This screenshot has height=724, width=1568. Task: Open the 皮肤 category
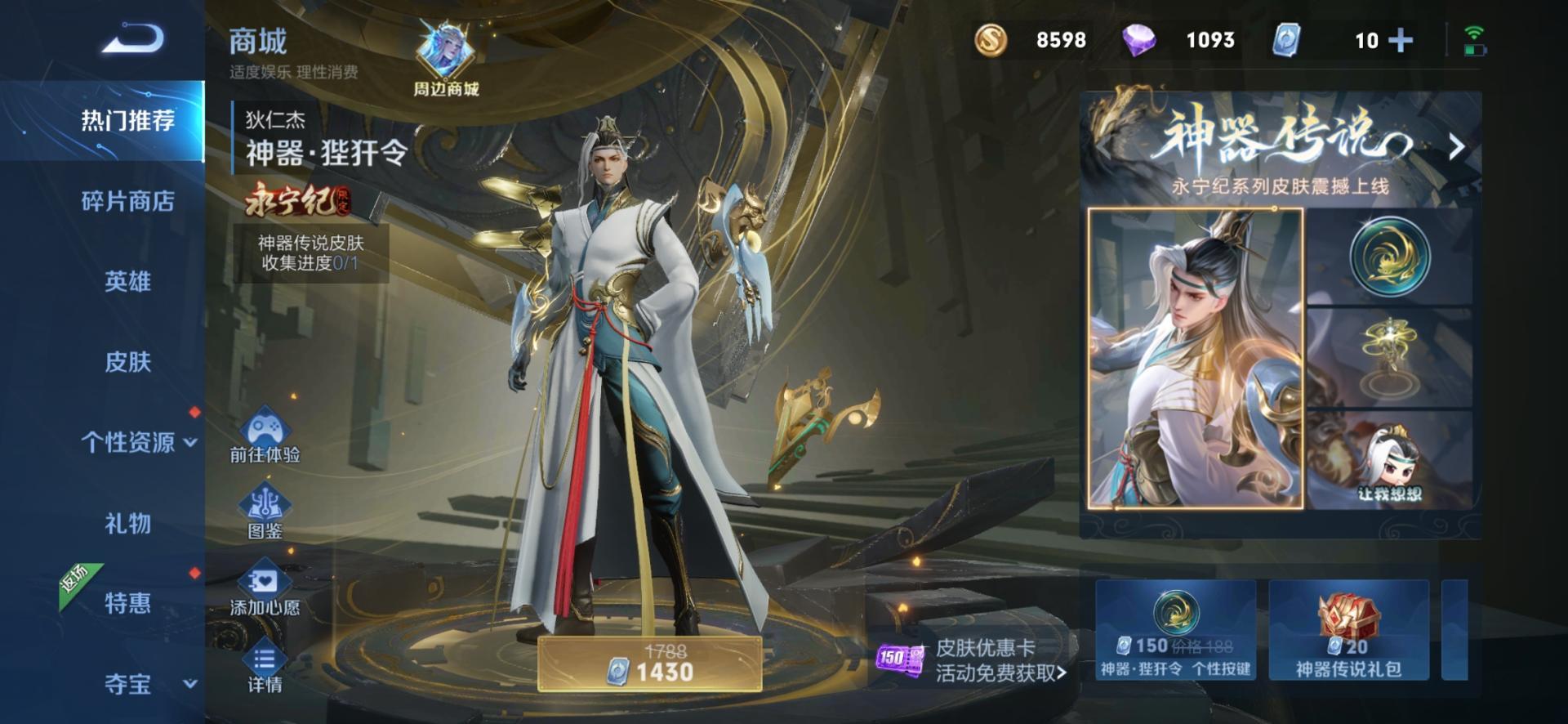click(x=127, y=362)
